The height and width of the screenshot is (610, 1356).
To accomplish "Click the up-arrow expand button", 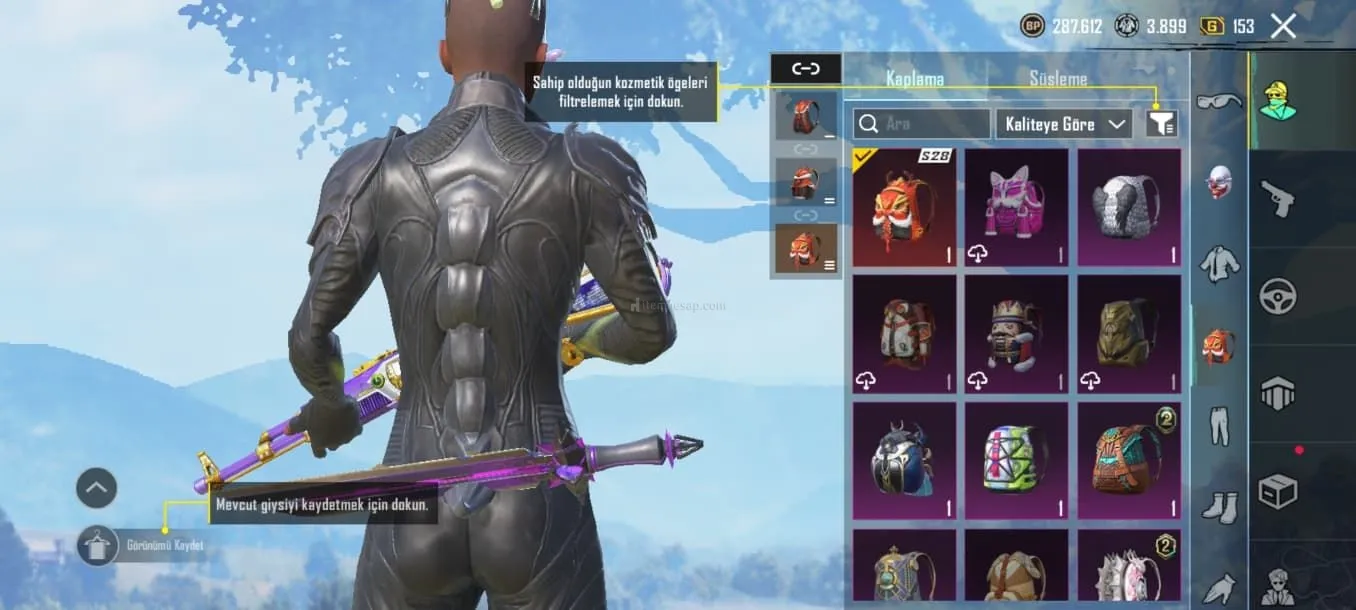I will click(97, 488).
